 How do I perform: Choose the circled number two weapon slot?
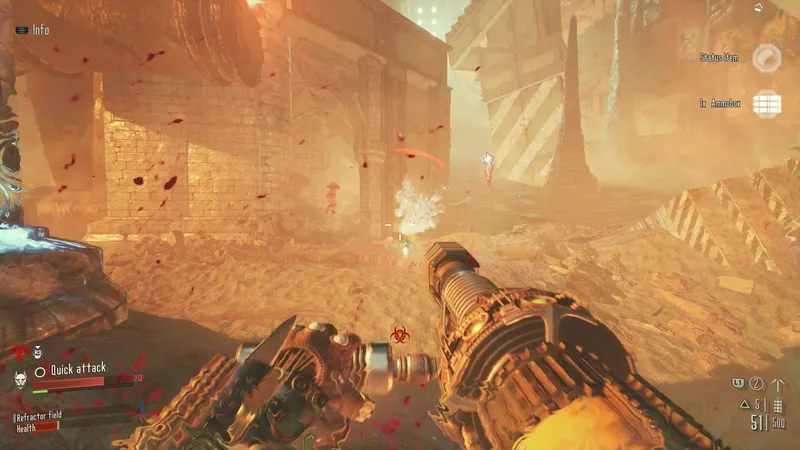coord(757,383)
